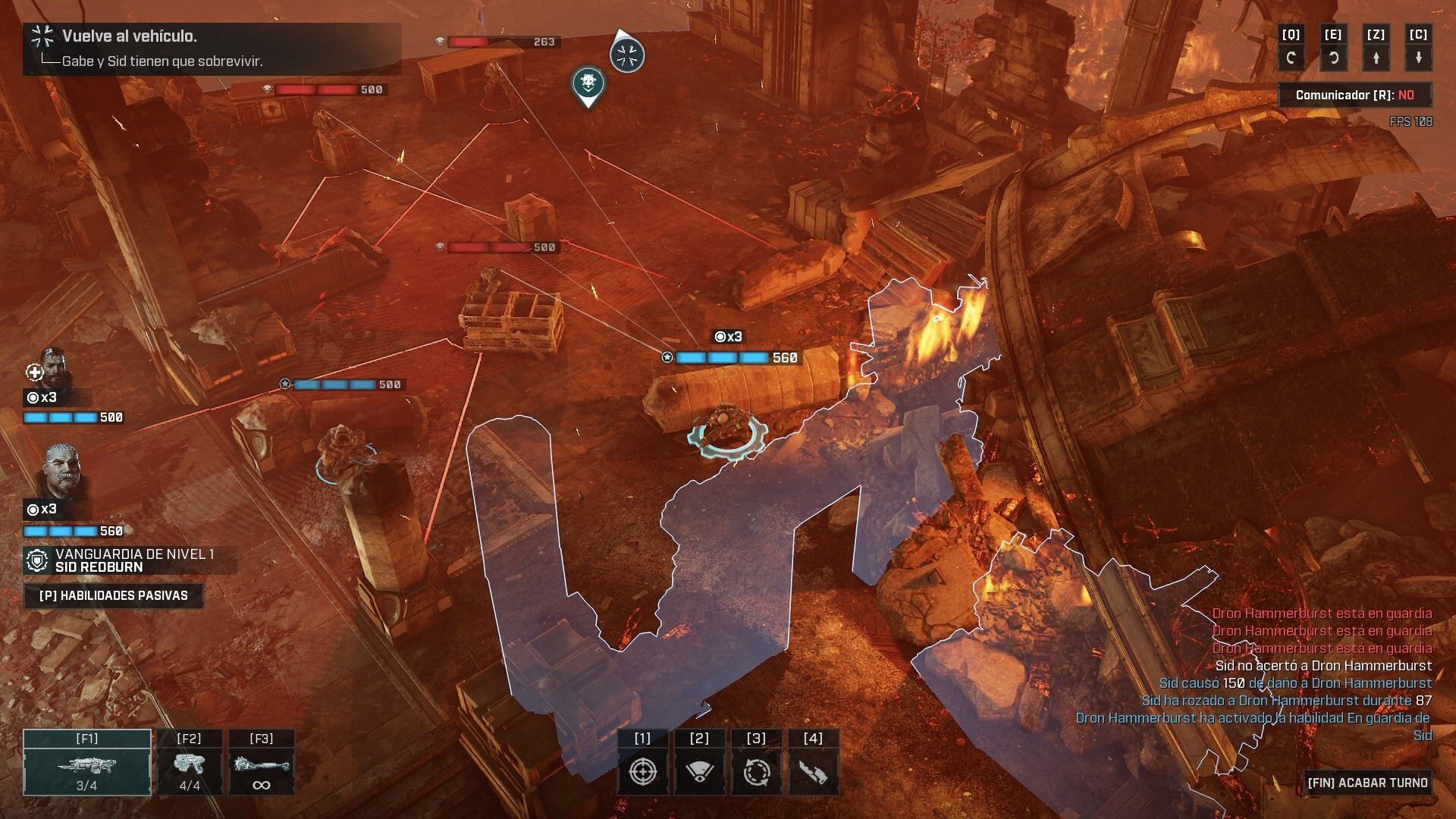Click the skull enemy objective marker
This screenshot has height=819, width=1456.
click(587, 84)
